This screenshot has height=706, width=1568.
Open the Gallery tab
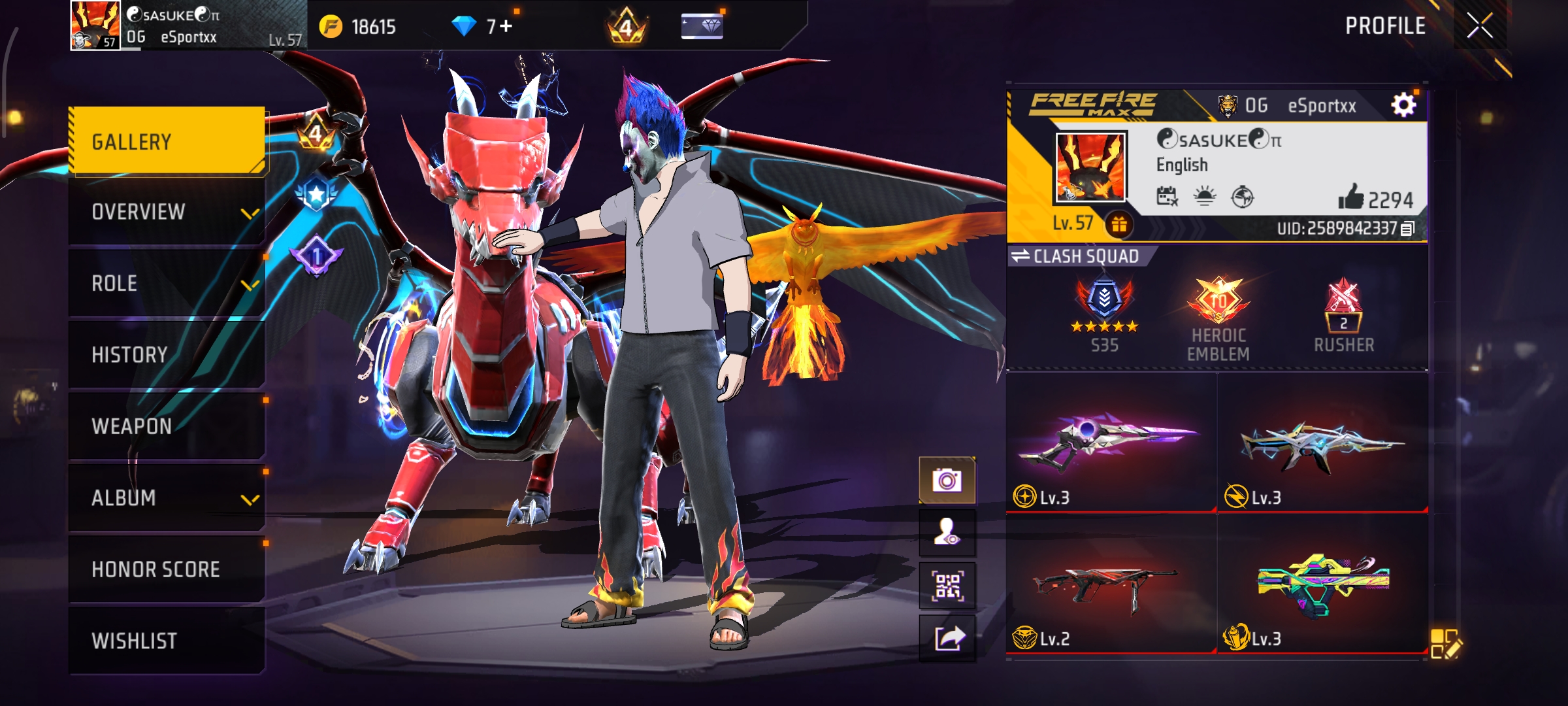coord(167,141)
